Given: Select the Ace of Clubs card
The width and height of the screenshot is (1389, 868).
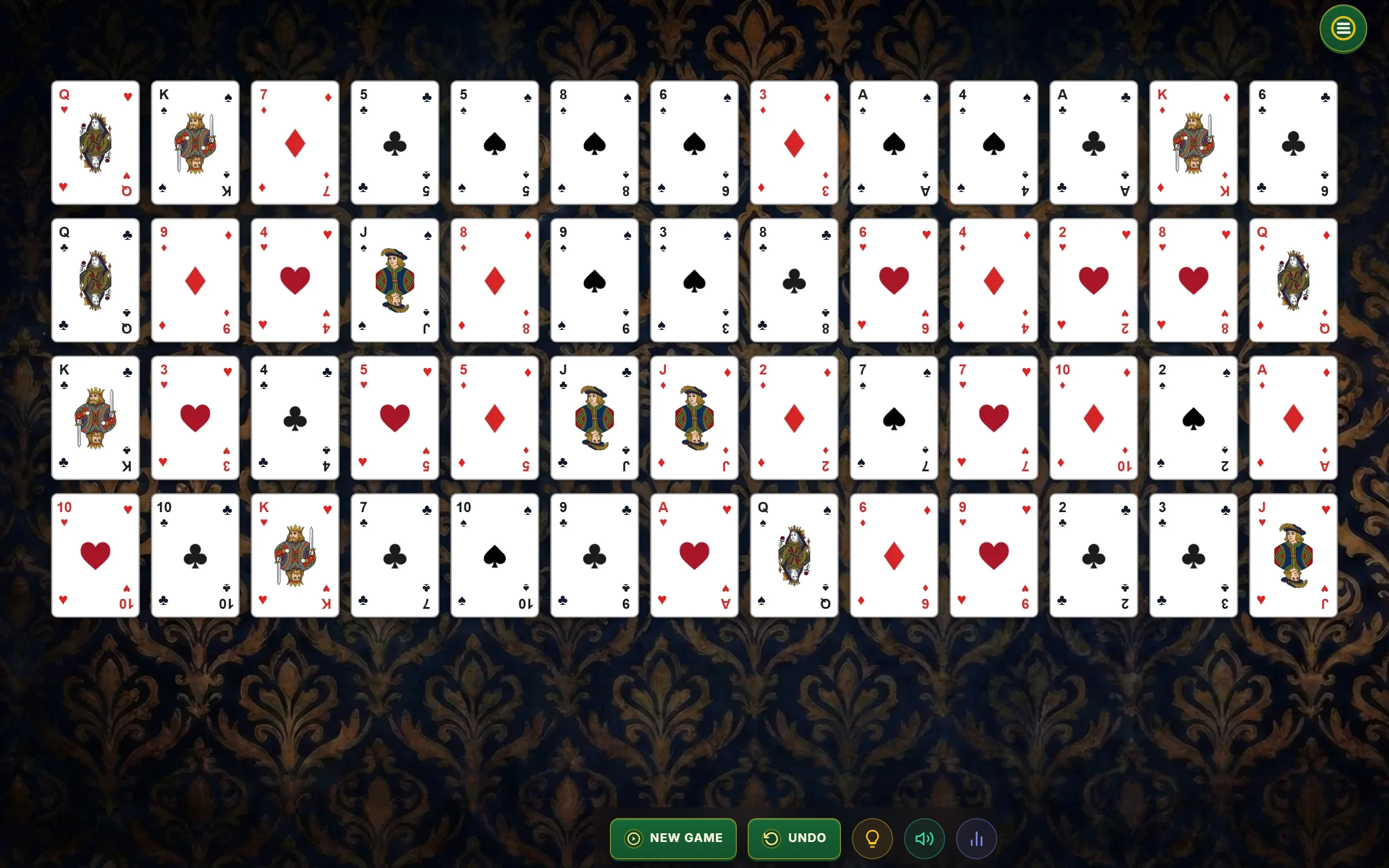Looking at the screenshot, I should (1093, 142).
